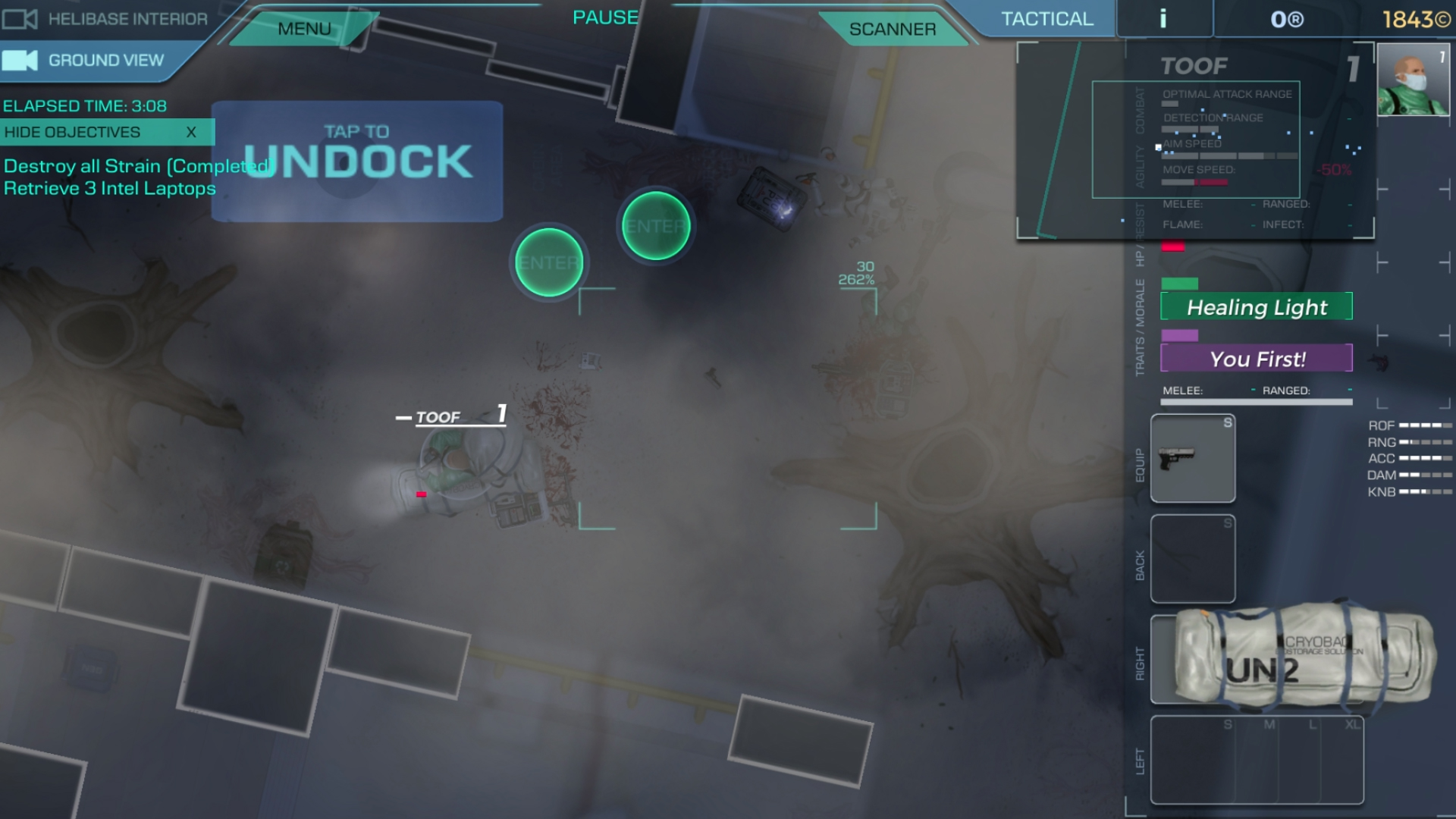Viewport: 1456px width, 819px height.
Task: Tap the UNDOCK button
Action: point(356,159)
